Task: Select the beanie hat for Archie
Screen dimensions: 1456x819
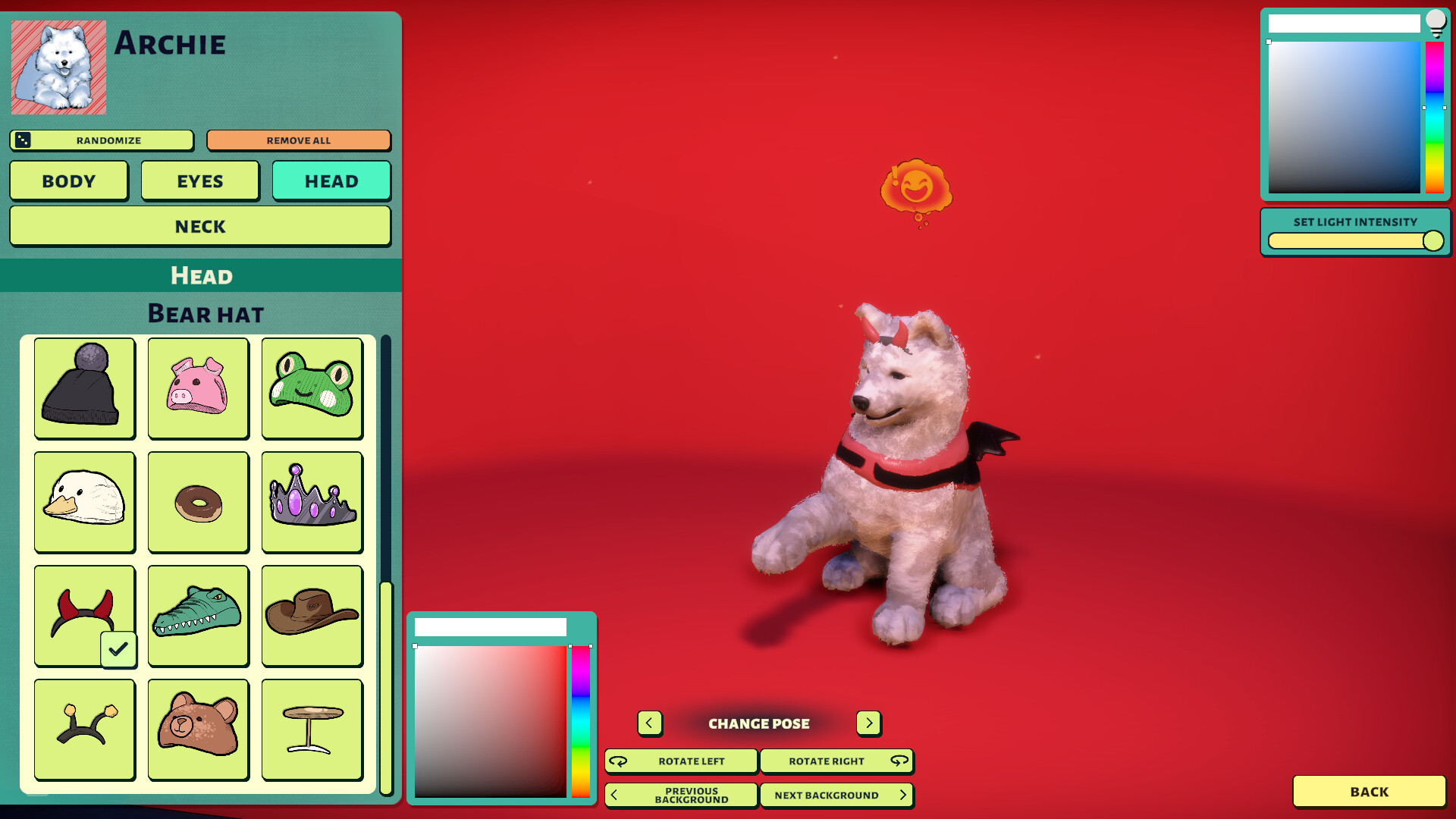Action: click(x=84, y=389)
